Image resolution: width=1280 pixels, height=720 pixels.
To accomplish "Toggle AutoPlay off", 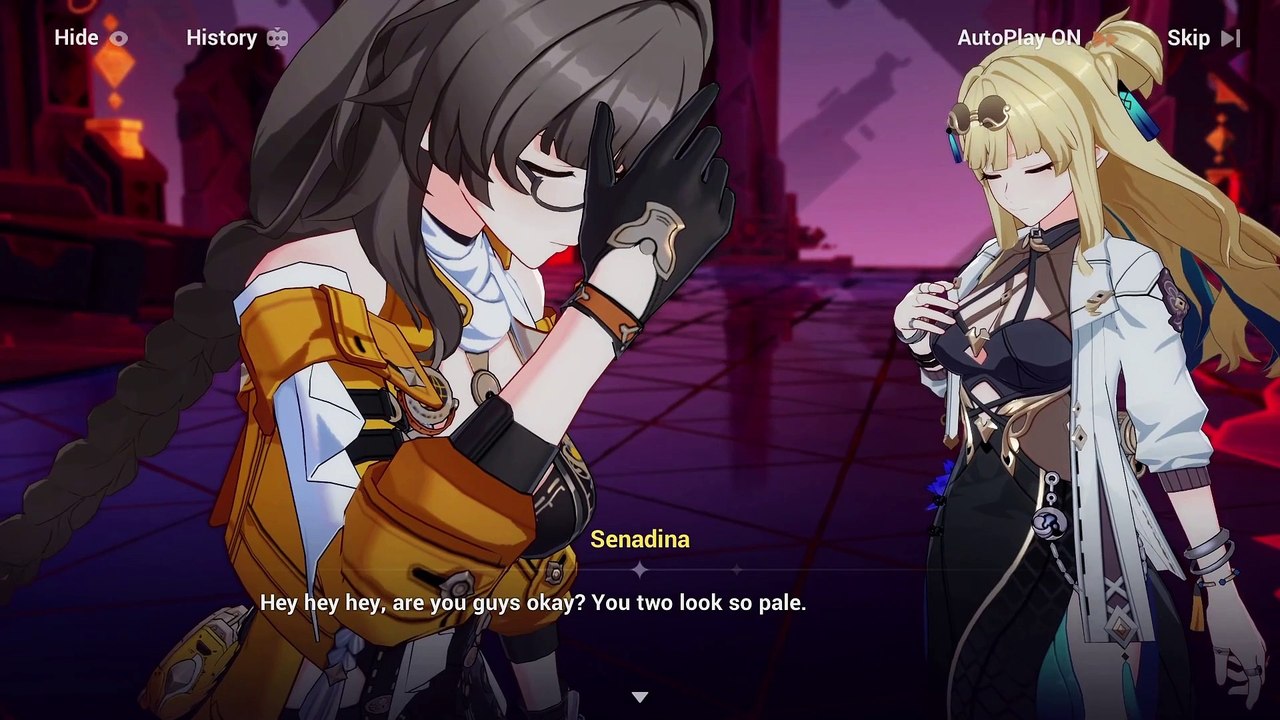I will tap(1034, 38).
